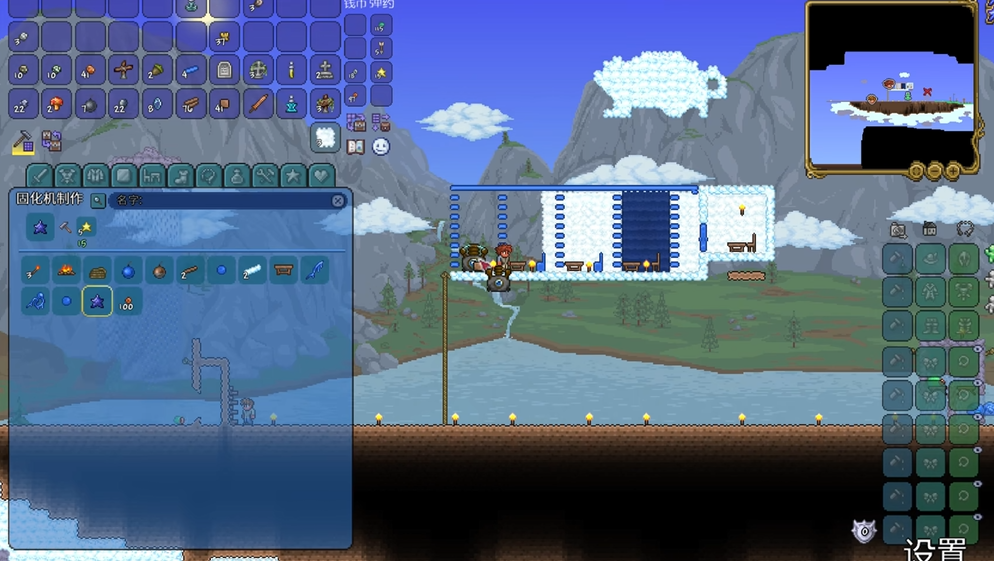Open the 设置 settings menu

tap(935, 549)
